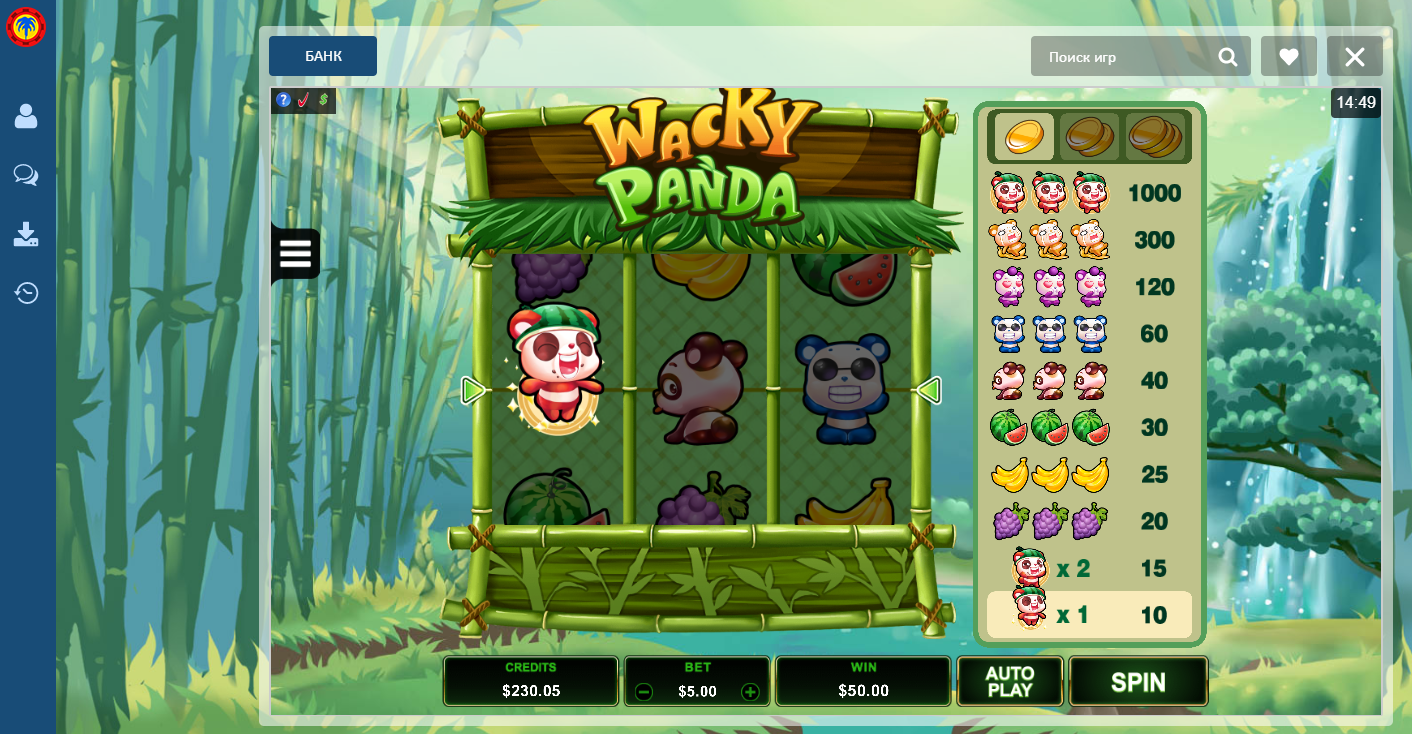Viewport: 1412px width, 734px height.
Task: Click the green dollar sign icon
Action: pyautogui.click(x=324, y=100)
